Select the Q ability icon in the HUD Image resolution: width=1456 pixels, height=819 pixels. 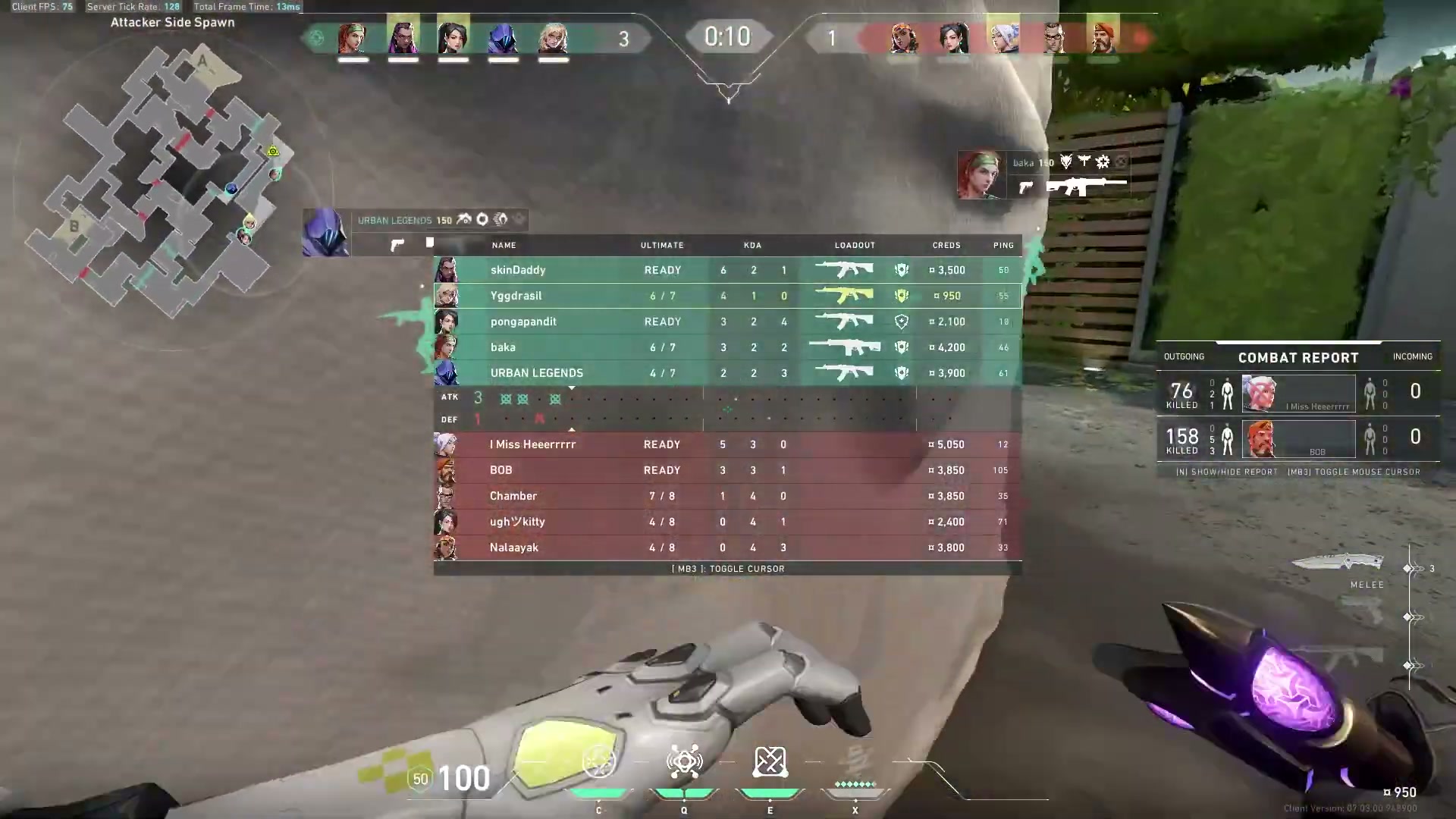click(x=684, y=761)
